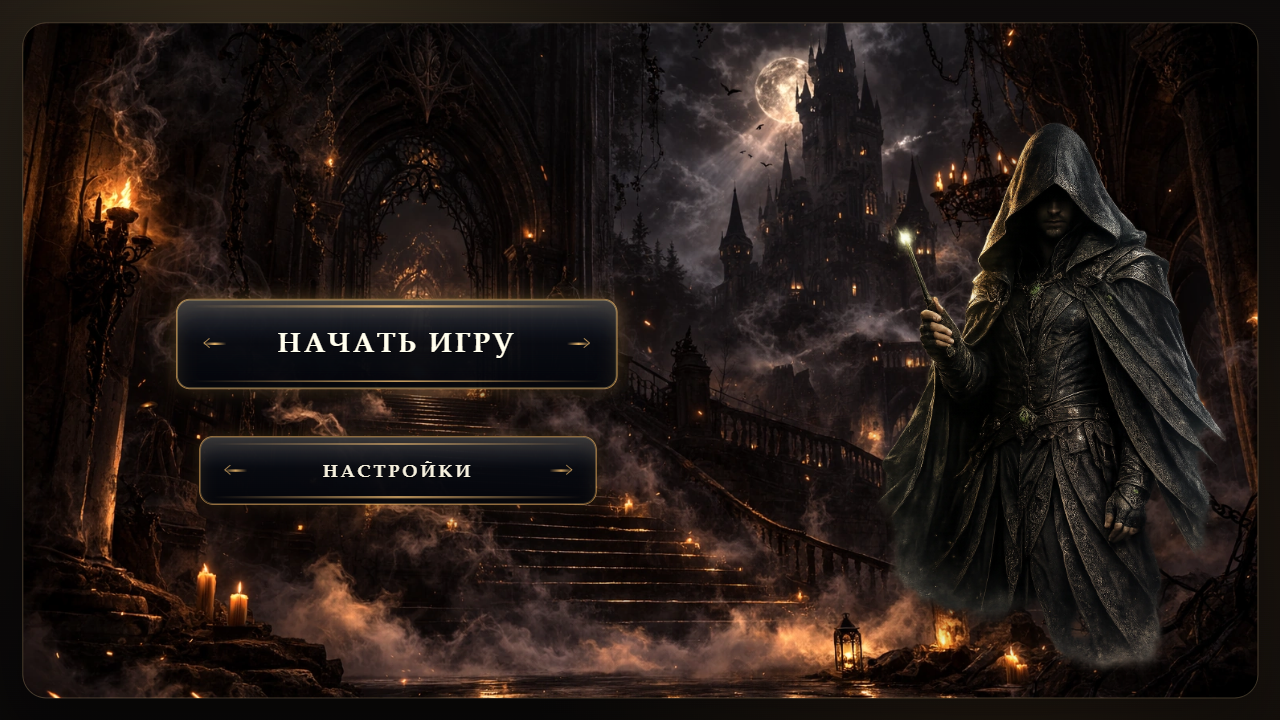
Task: Click the right arrow on НАЧАТЬ ИГРУ button
Action: click(x=580, y=344)
